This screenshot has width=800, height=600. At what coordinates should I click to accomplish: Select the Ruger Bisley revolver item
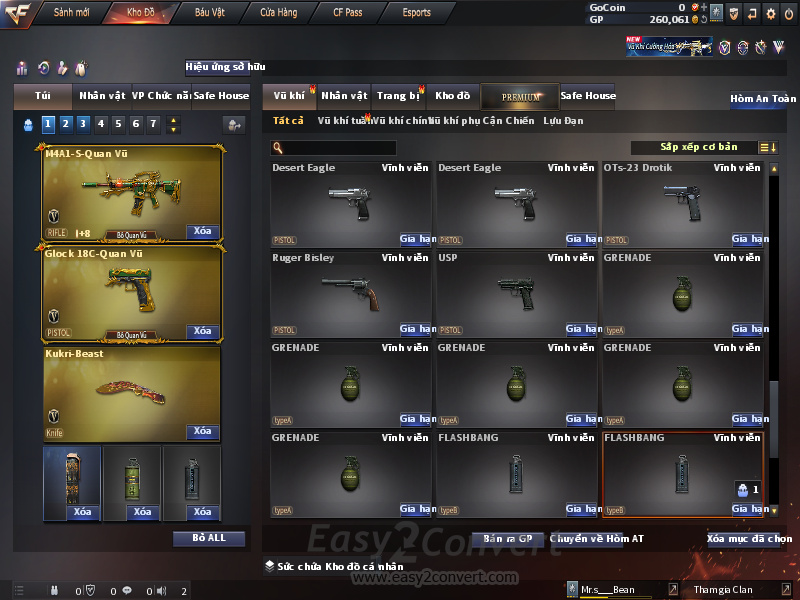click(x=351, y=292)
